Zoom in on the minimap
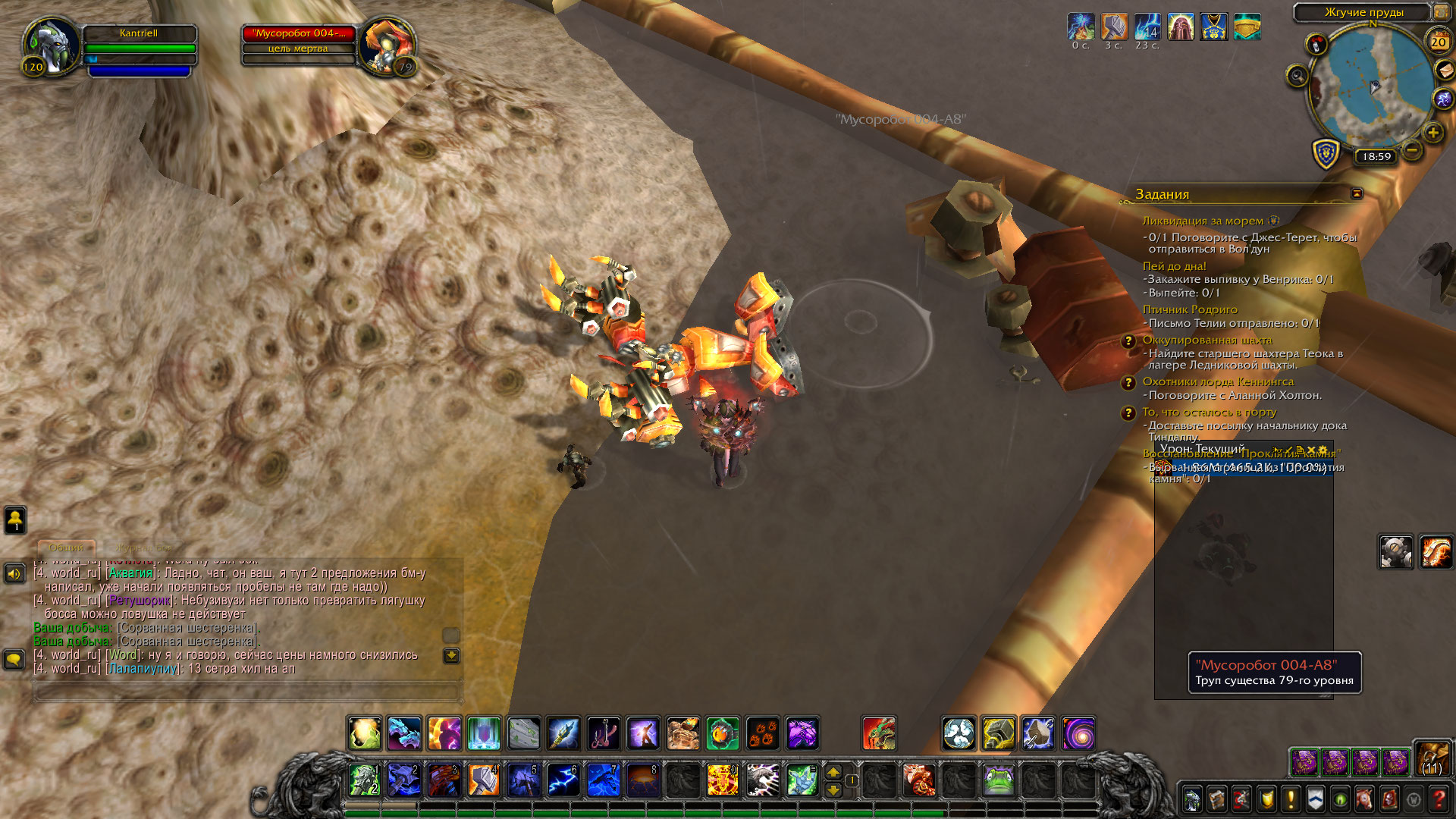The height and width of the screenshot is (819, 1456). click(1432, 133)
